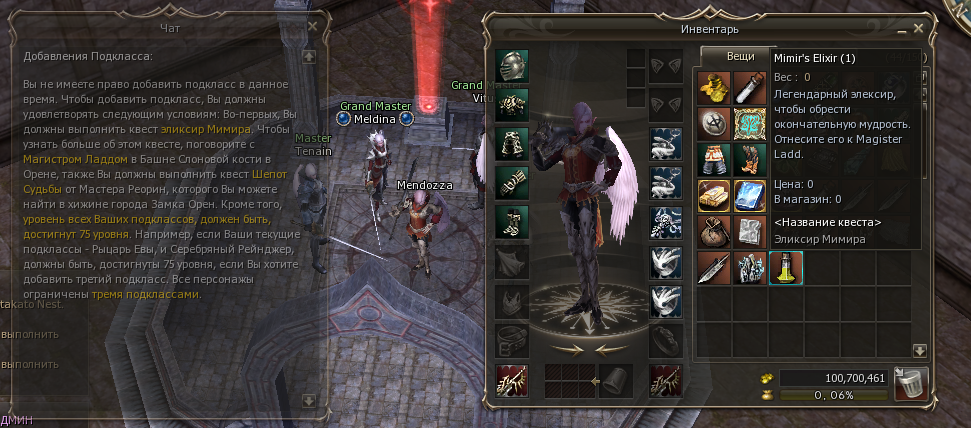
Task: Pick the blue crystal item
Action: click(x=750, y=195)
